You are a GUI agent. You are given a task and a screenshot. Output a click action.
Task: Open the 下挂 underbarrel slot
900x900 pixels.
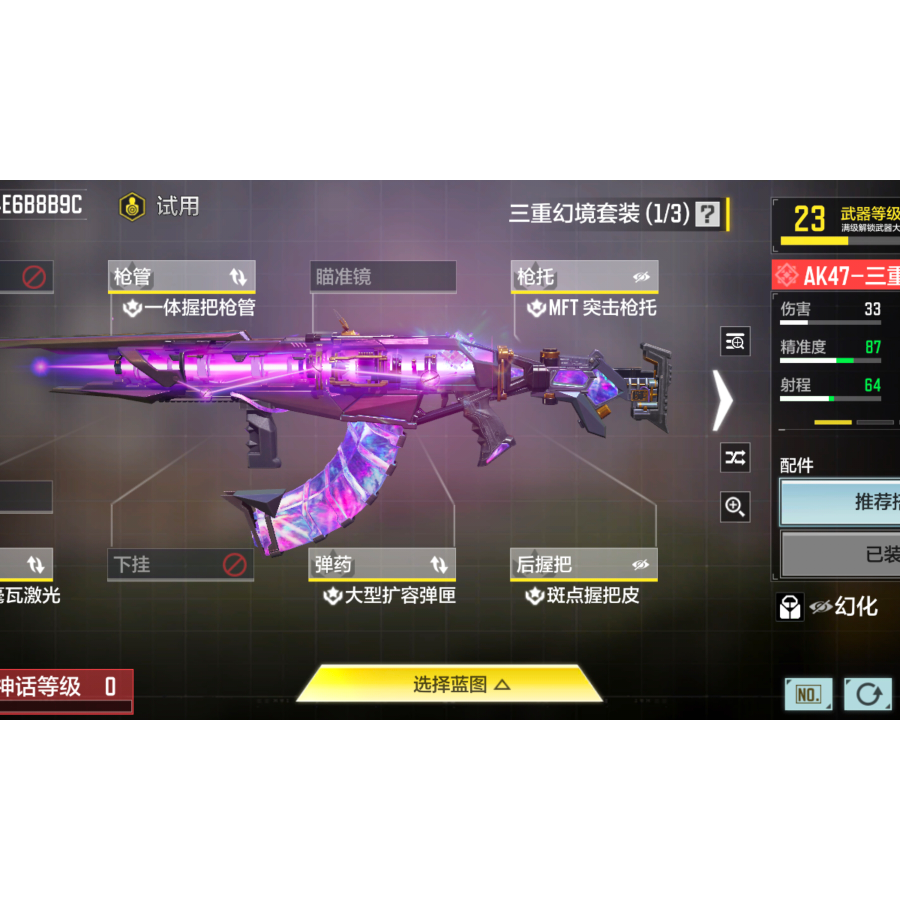(x=181, y=565)
